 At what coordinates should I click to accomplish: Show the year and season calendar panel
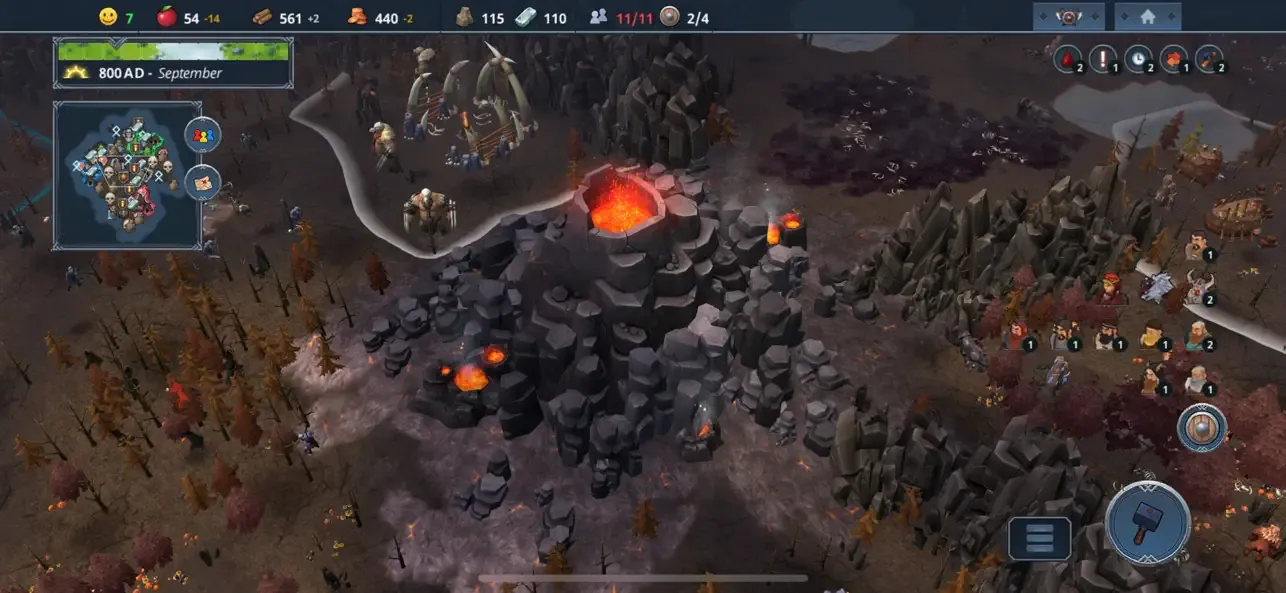click(173, 62)
